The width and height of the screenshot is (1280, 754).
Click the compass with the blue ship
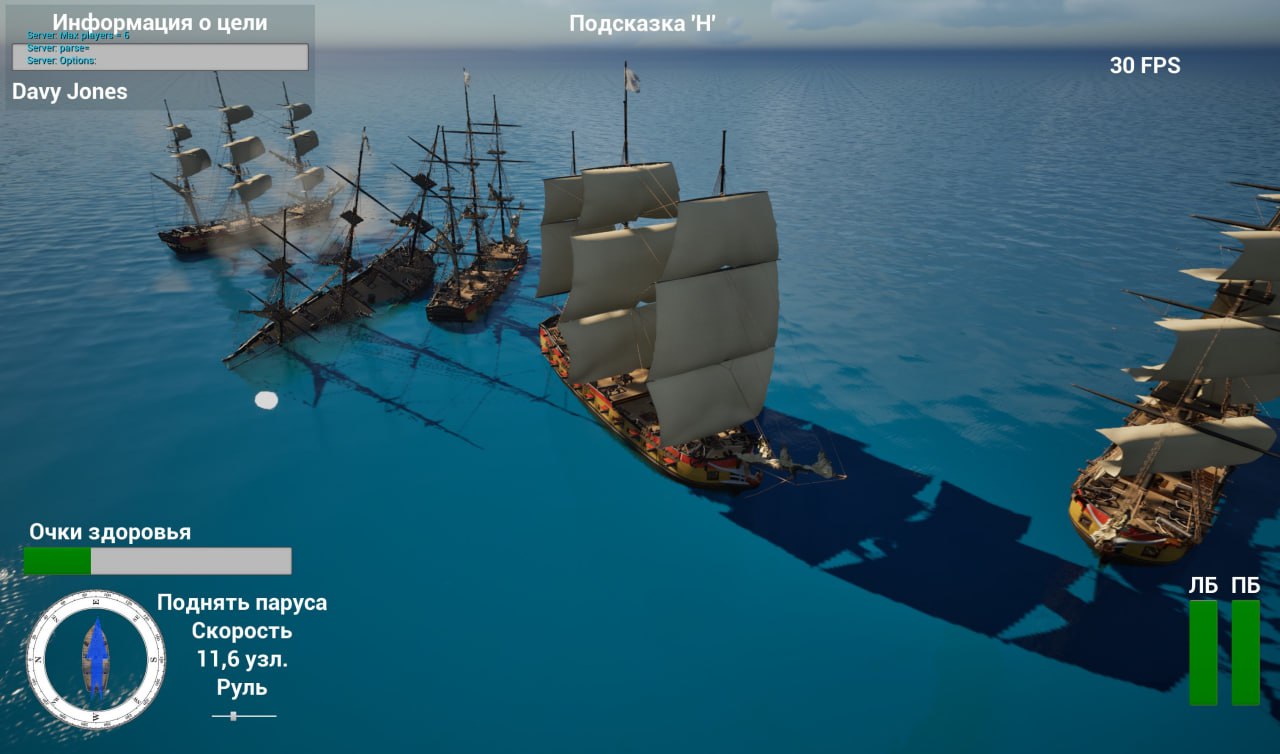[96, 659]
